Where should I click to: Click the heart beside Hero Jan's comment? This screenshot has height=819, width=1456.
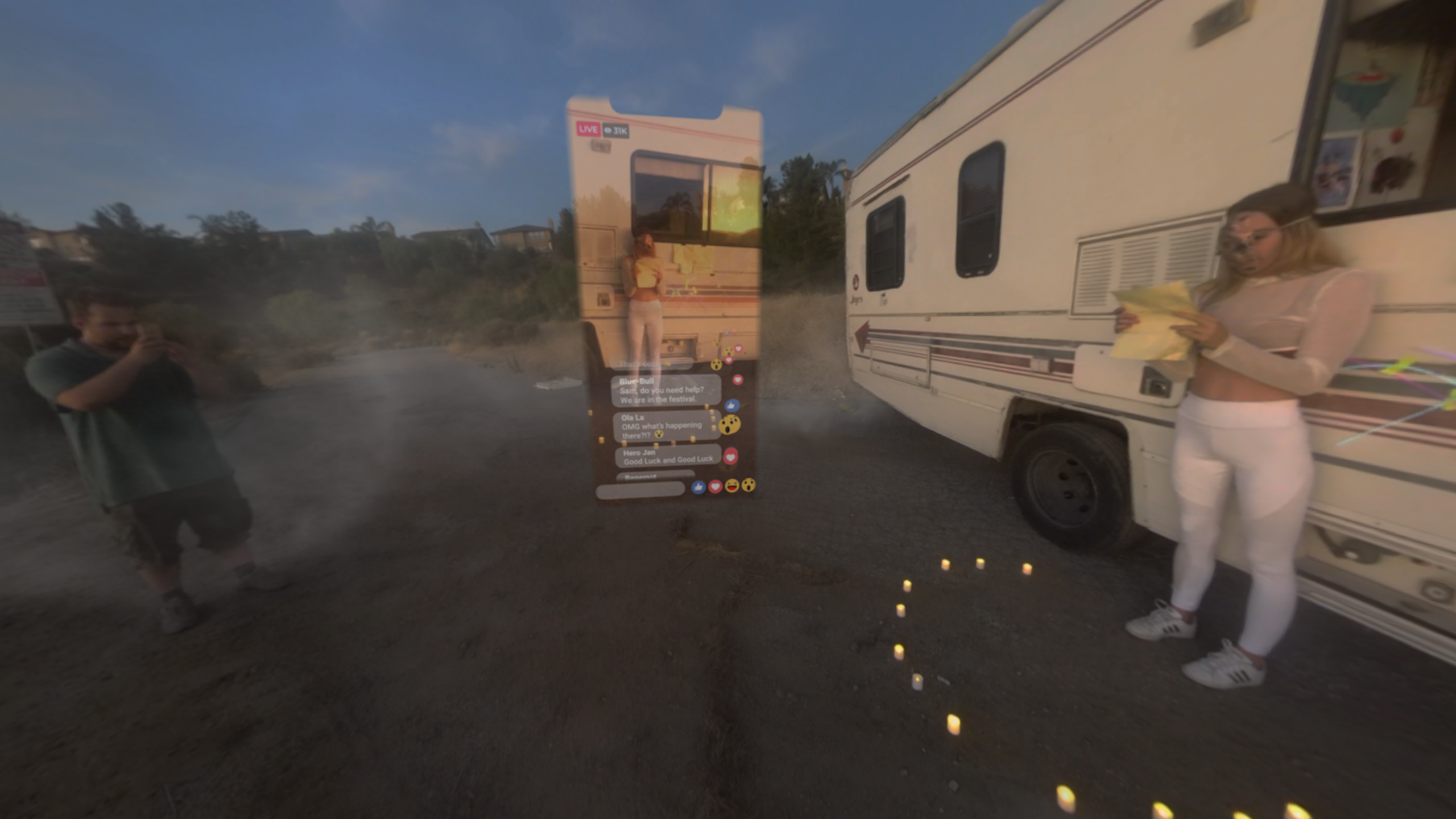(x=730, y=456)
